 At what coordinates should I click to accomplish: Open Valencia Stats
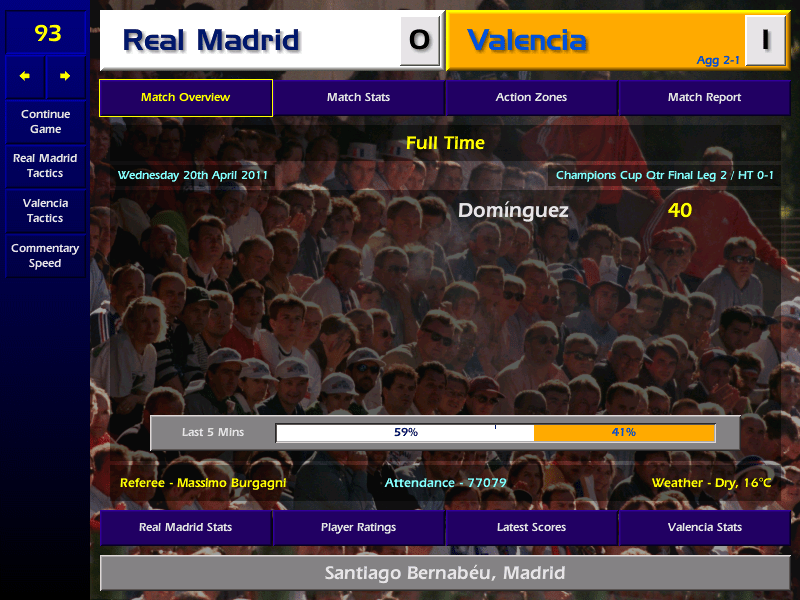coord(704,527)
